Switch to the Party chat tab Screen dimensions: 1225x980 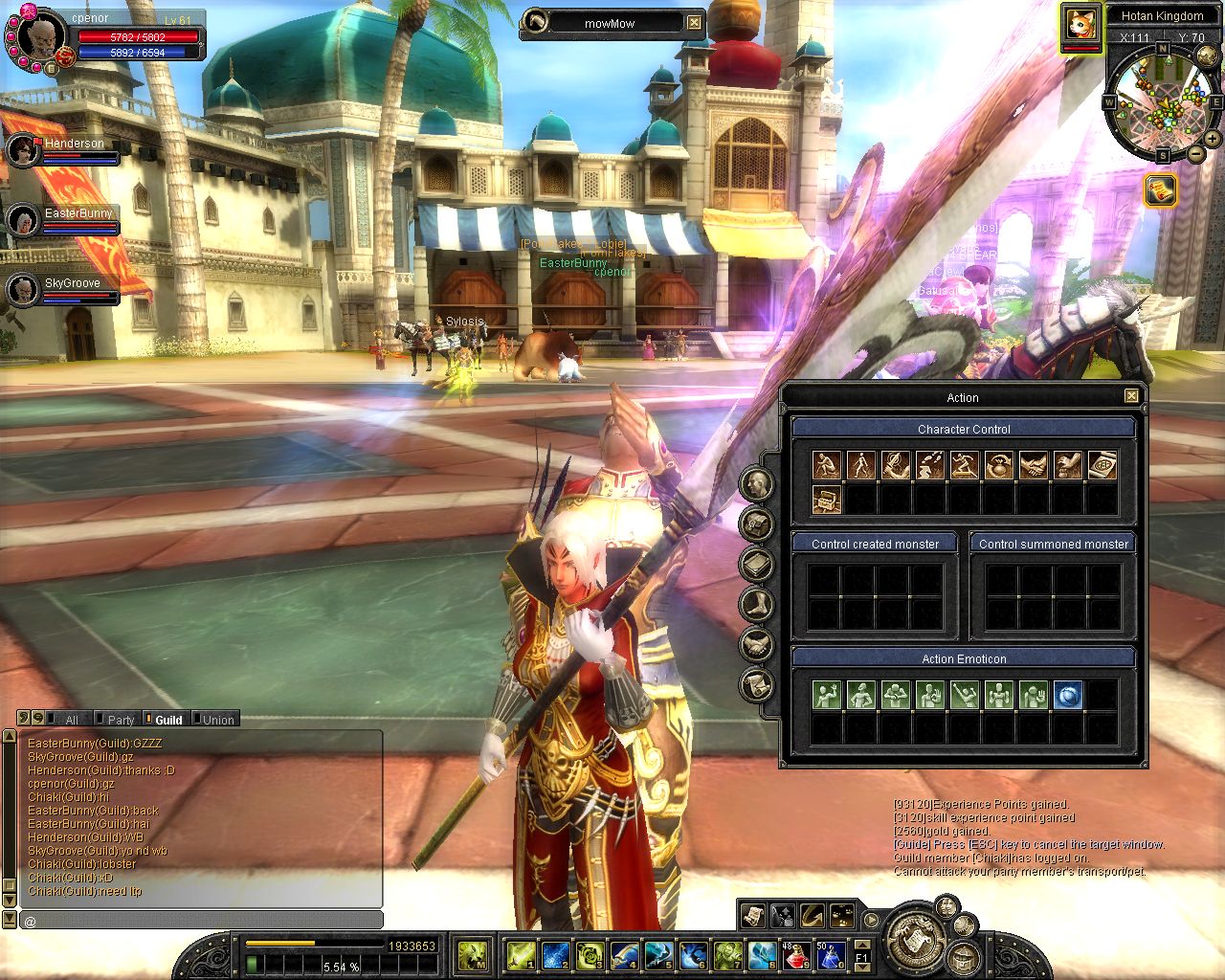click(121, 720)
